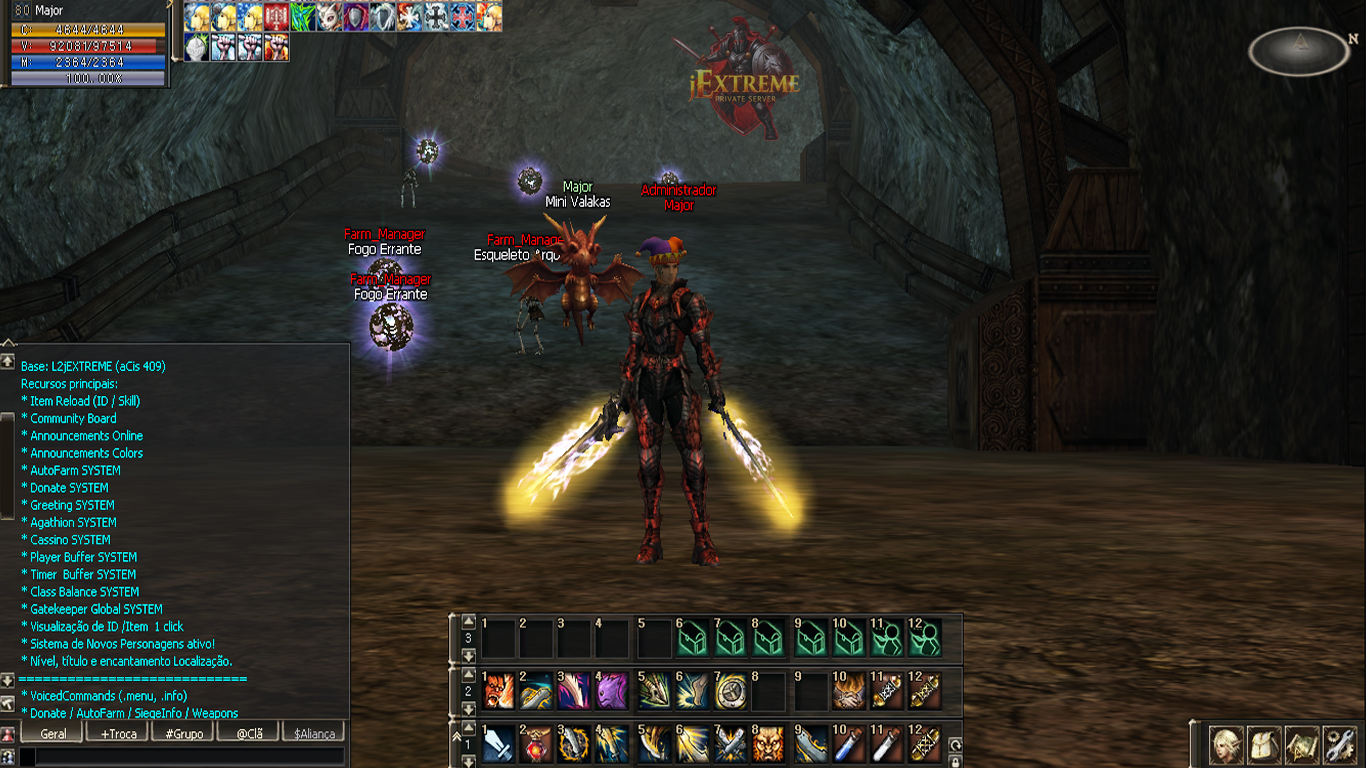Activate the screaming orange face skill

(499, 691)
